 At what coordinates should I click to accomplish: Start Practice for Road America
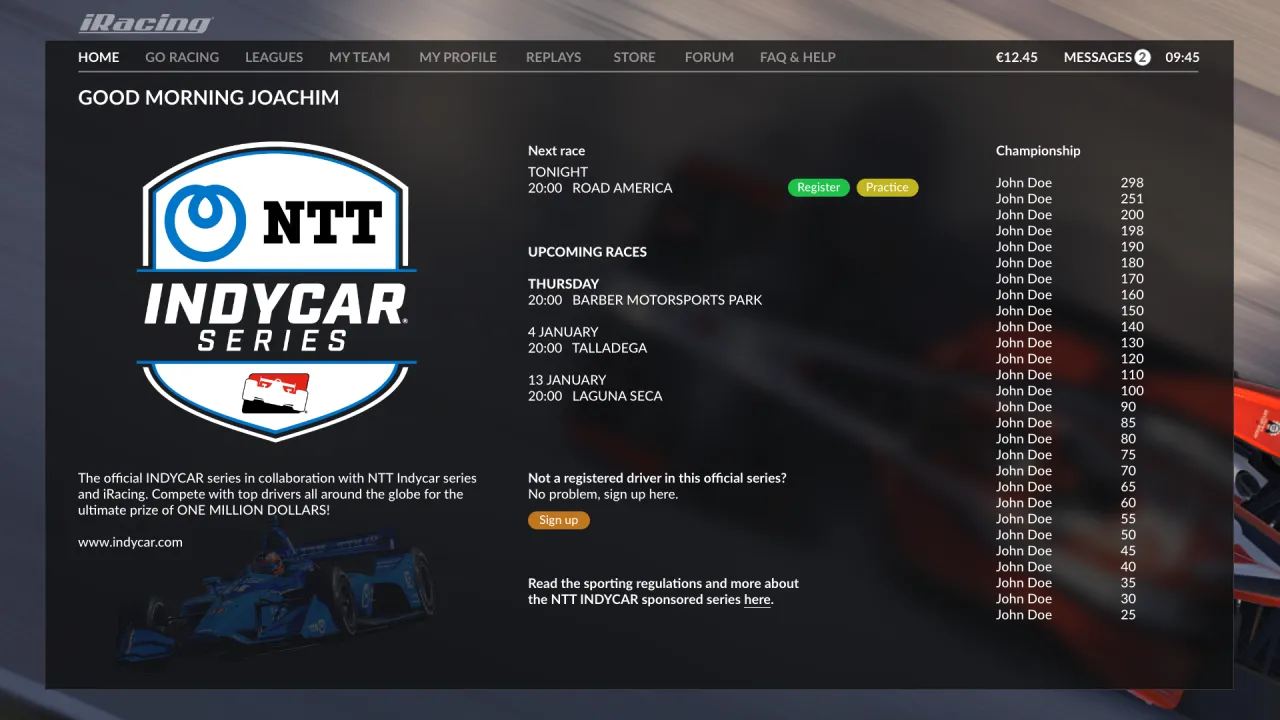coord(887,187)
